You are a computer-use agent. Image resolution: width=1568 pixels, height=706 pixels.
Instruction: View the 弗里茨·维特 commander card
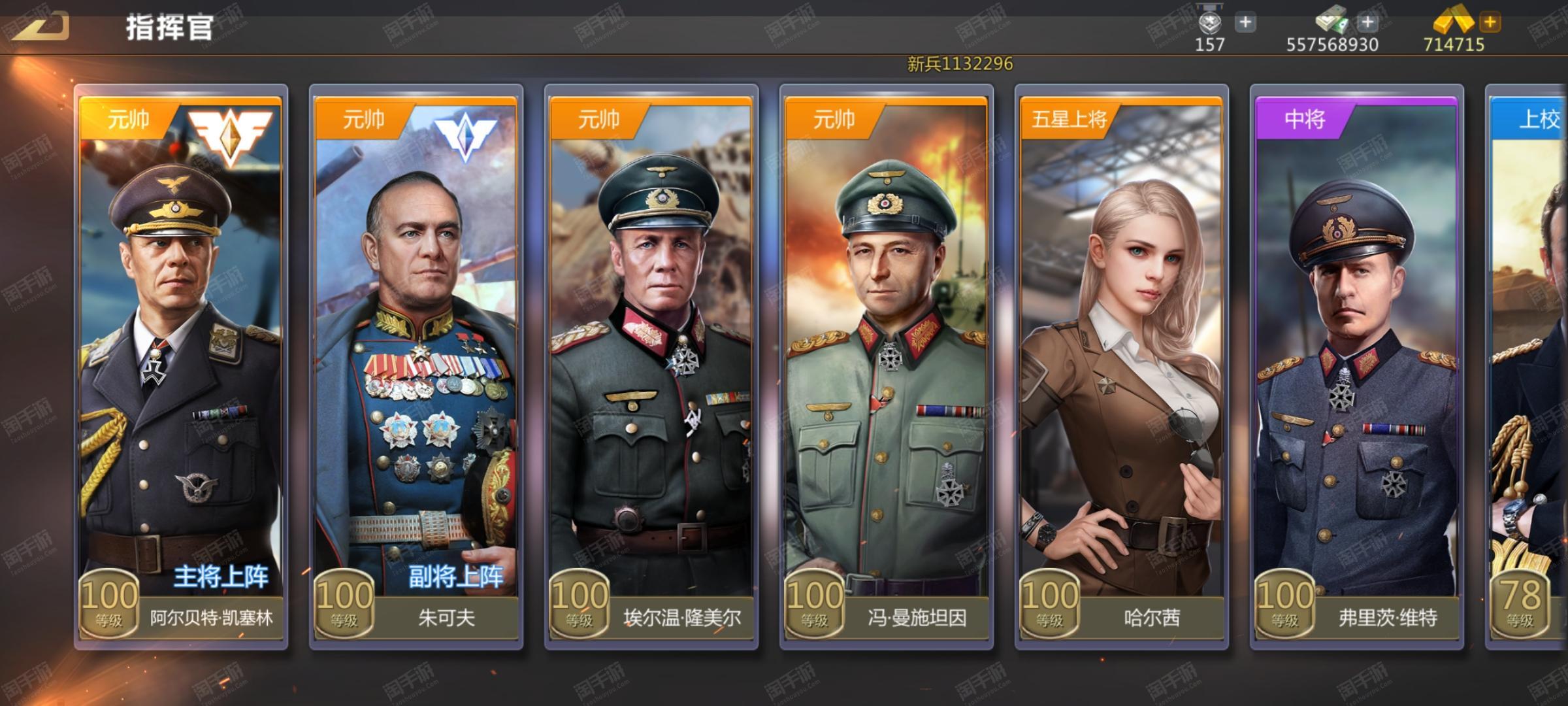1357,366
